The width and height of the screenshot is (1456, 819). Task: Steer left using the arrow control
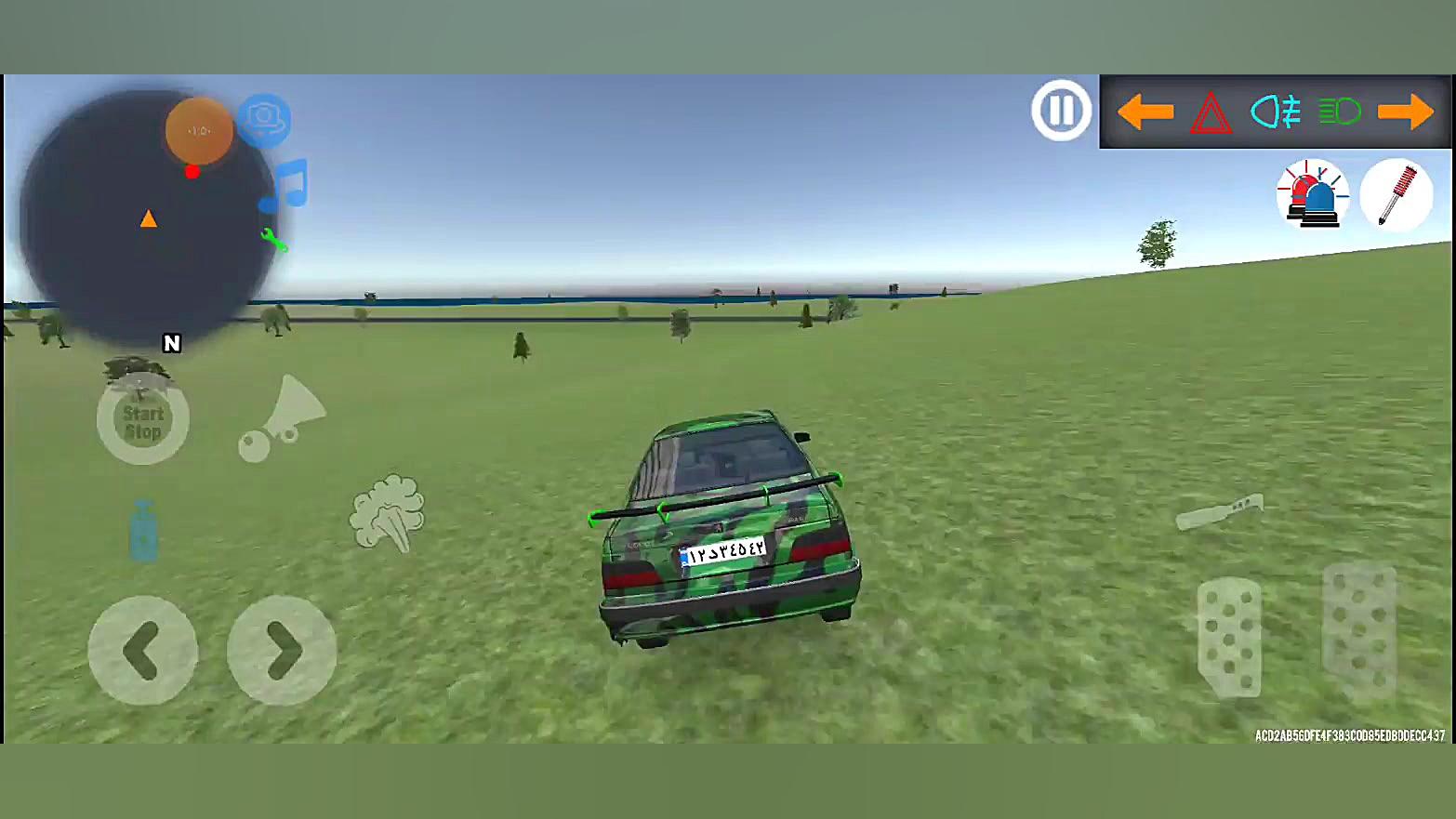pyautogui.click(x=141, y=651)
